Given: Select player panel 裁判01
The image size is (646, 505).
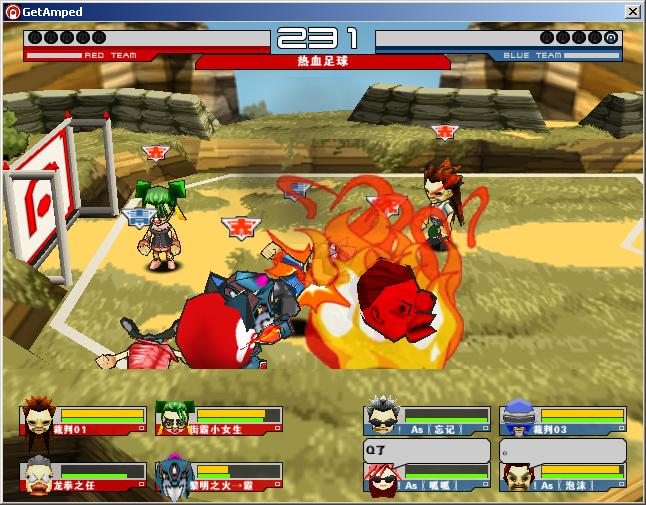Looking at the screenshot, I should pos(83,421).
